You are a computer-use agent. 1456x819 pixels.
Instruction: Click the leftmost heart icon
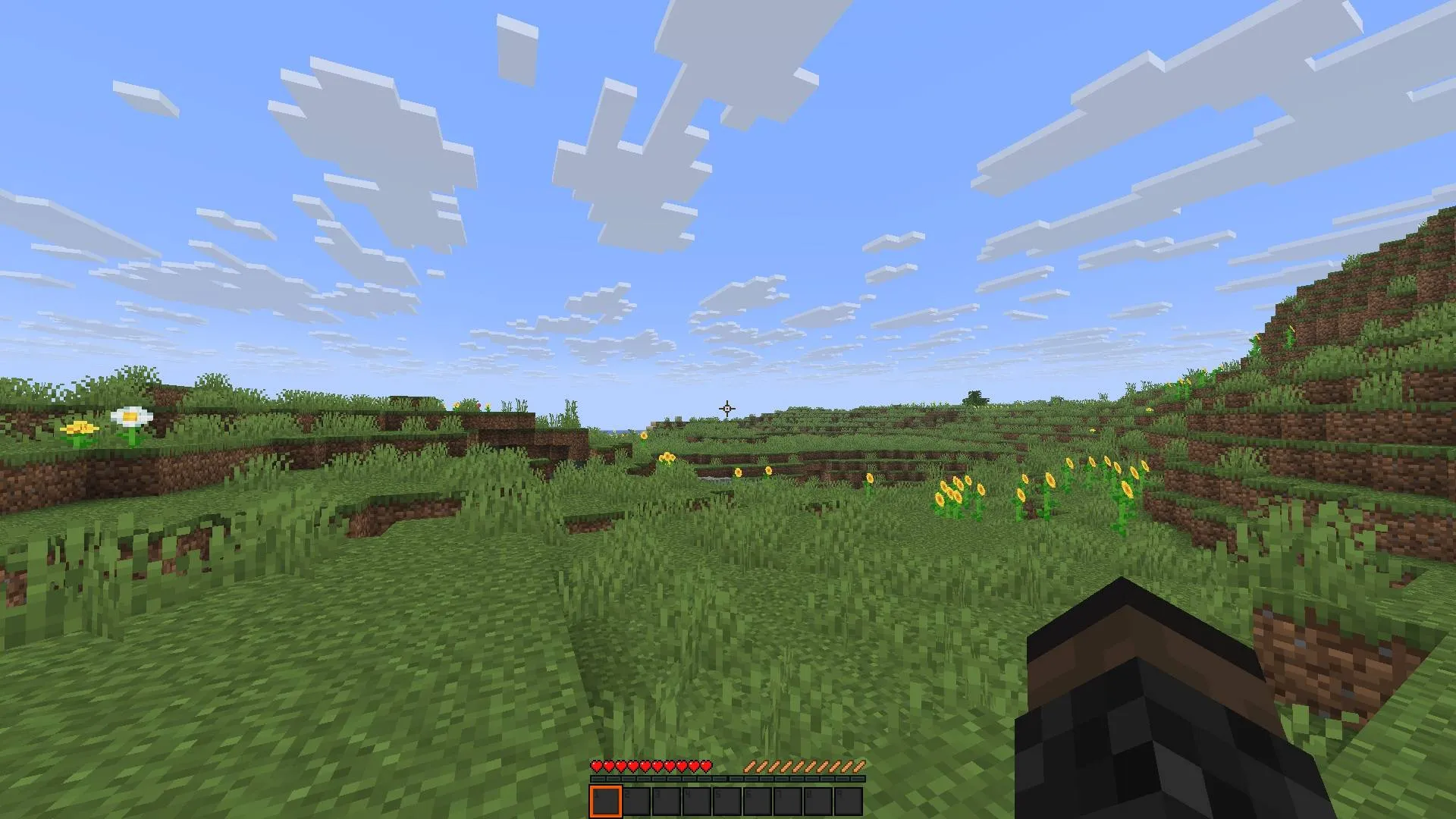[596, 766]
